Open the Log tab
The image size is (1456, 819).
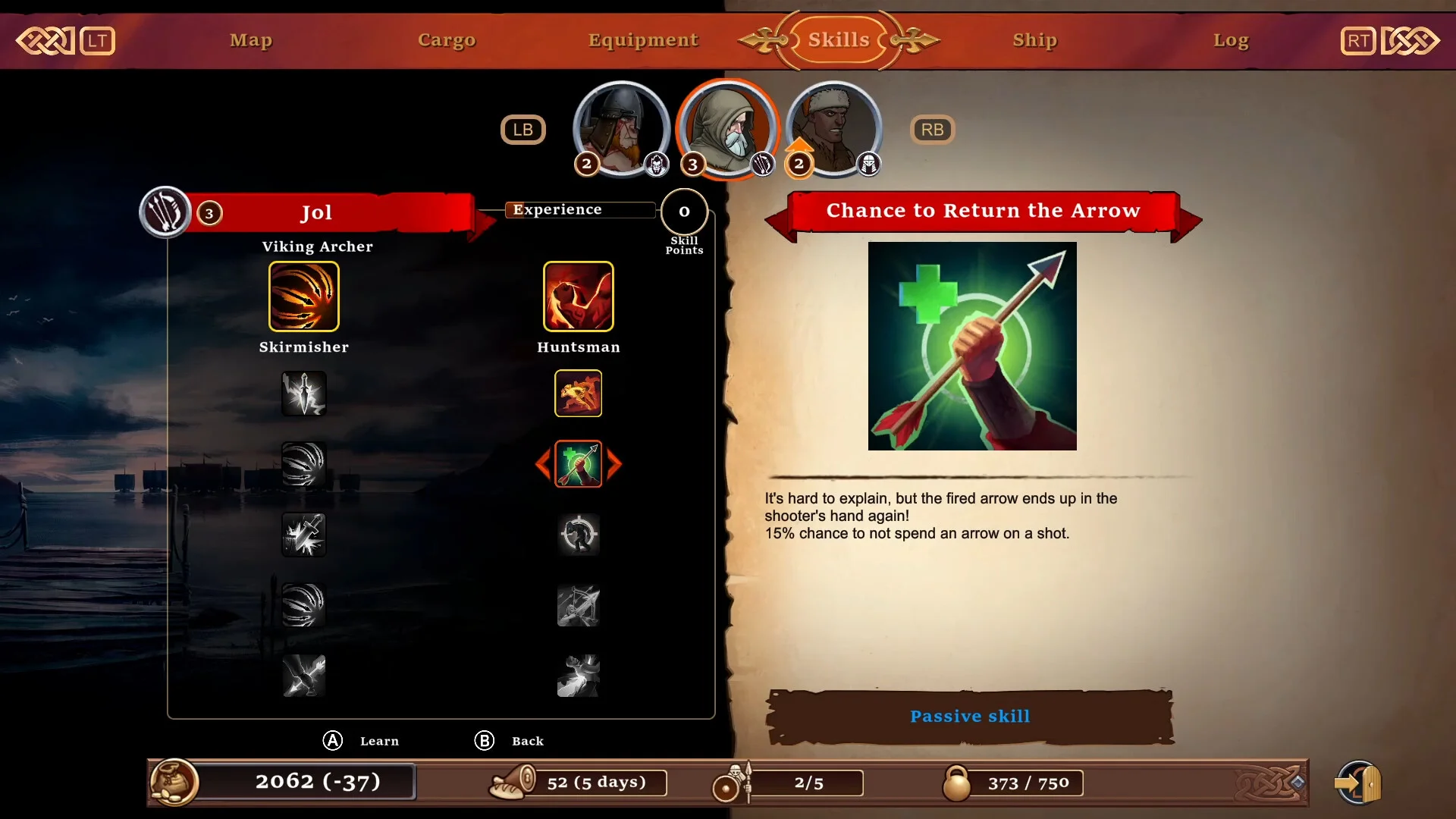pos(1230,40)
